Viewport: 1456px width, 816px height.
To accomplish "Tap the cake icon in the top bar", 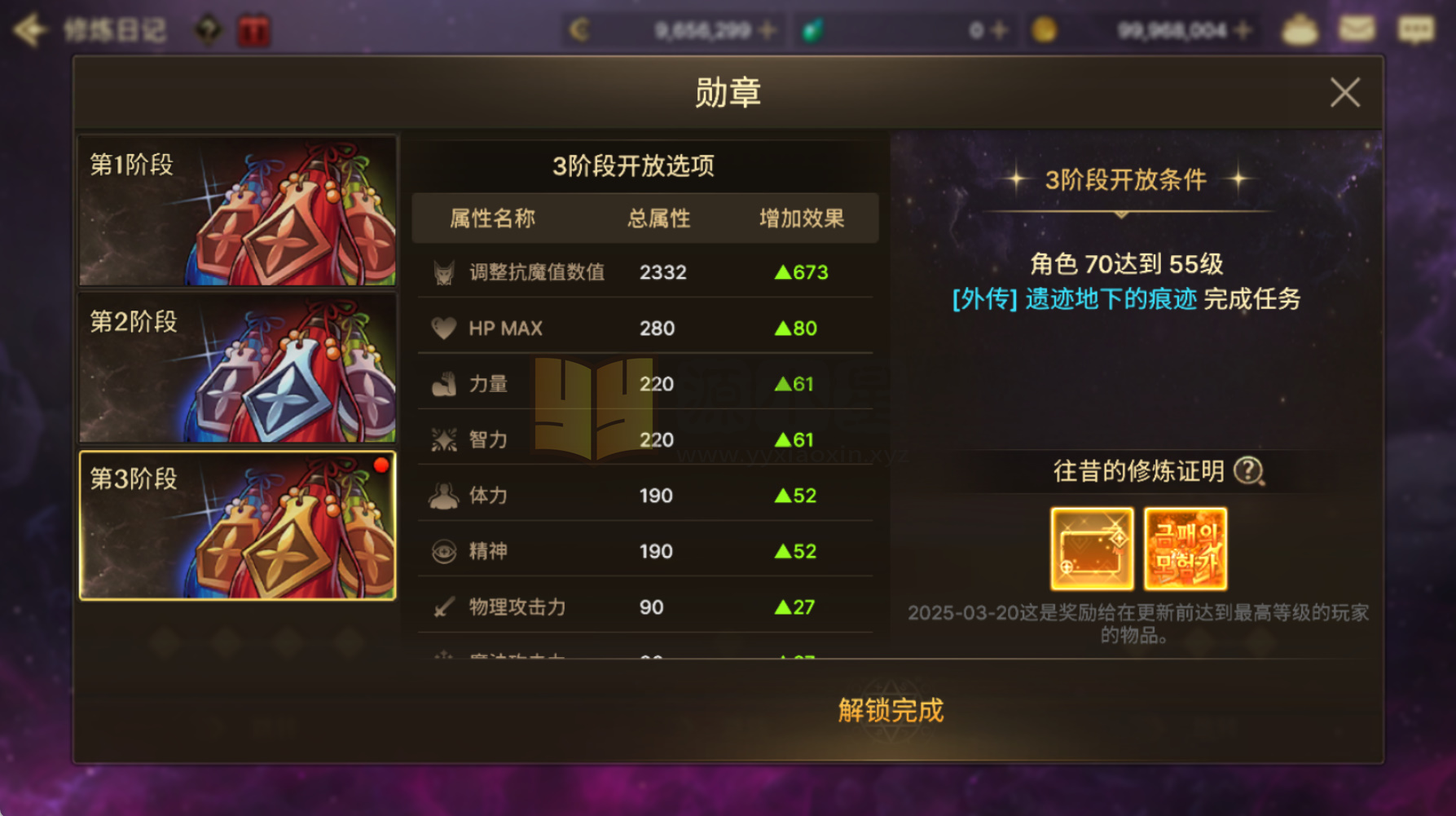I will click(x=1300, y=29).
